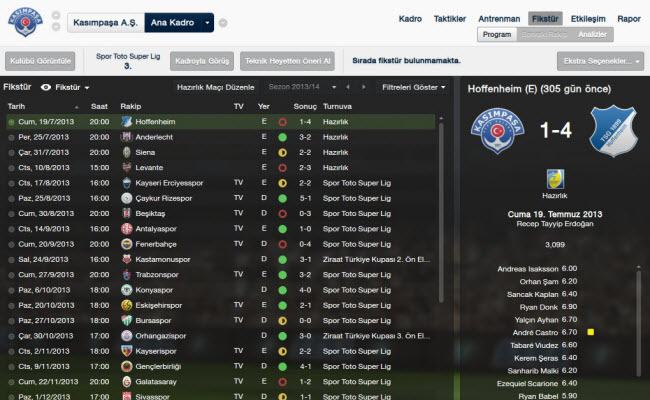Viewport: 650px width, 400px height.
Task: Go to the Etkileşim section
Action: (586, 18)
